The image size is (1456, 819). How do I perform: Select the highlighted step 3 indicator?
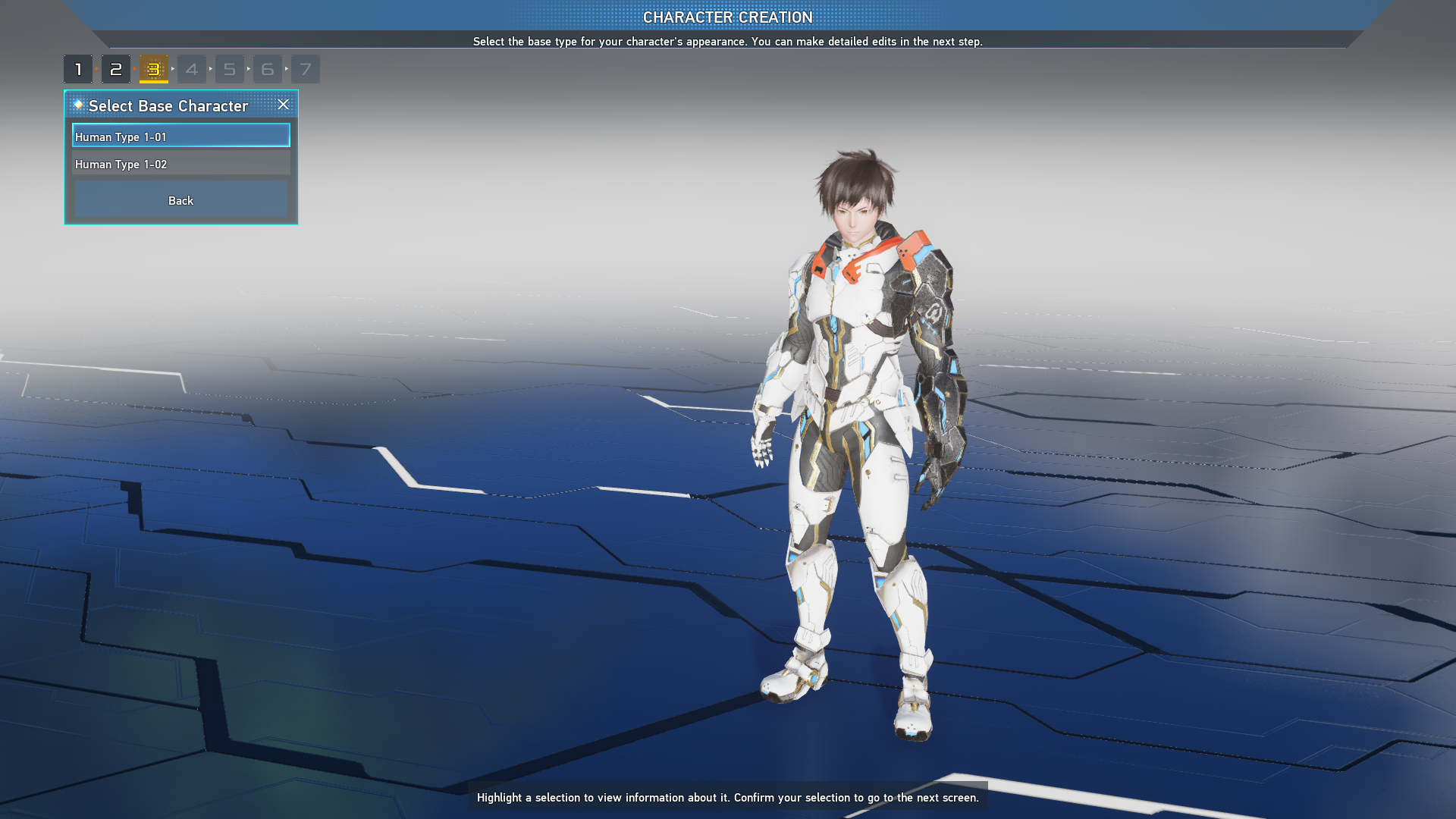[x=154, y=69]
